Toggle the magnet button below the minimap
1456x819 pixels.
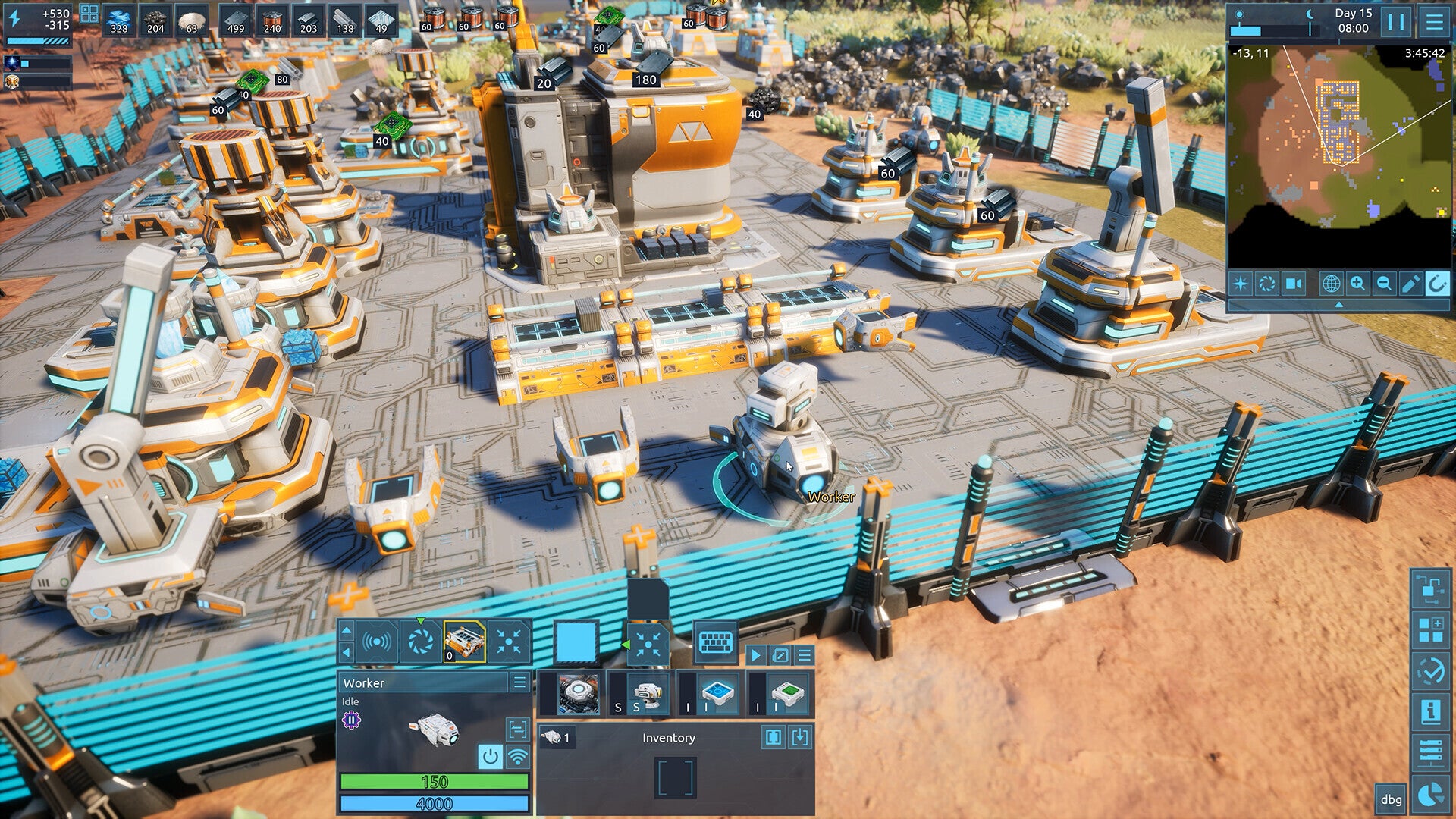pyautogui.click(x=1436, y=284)
